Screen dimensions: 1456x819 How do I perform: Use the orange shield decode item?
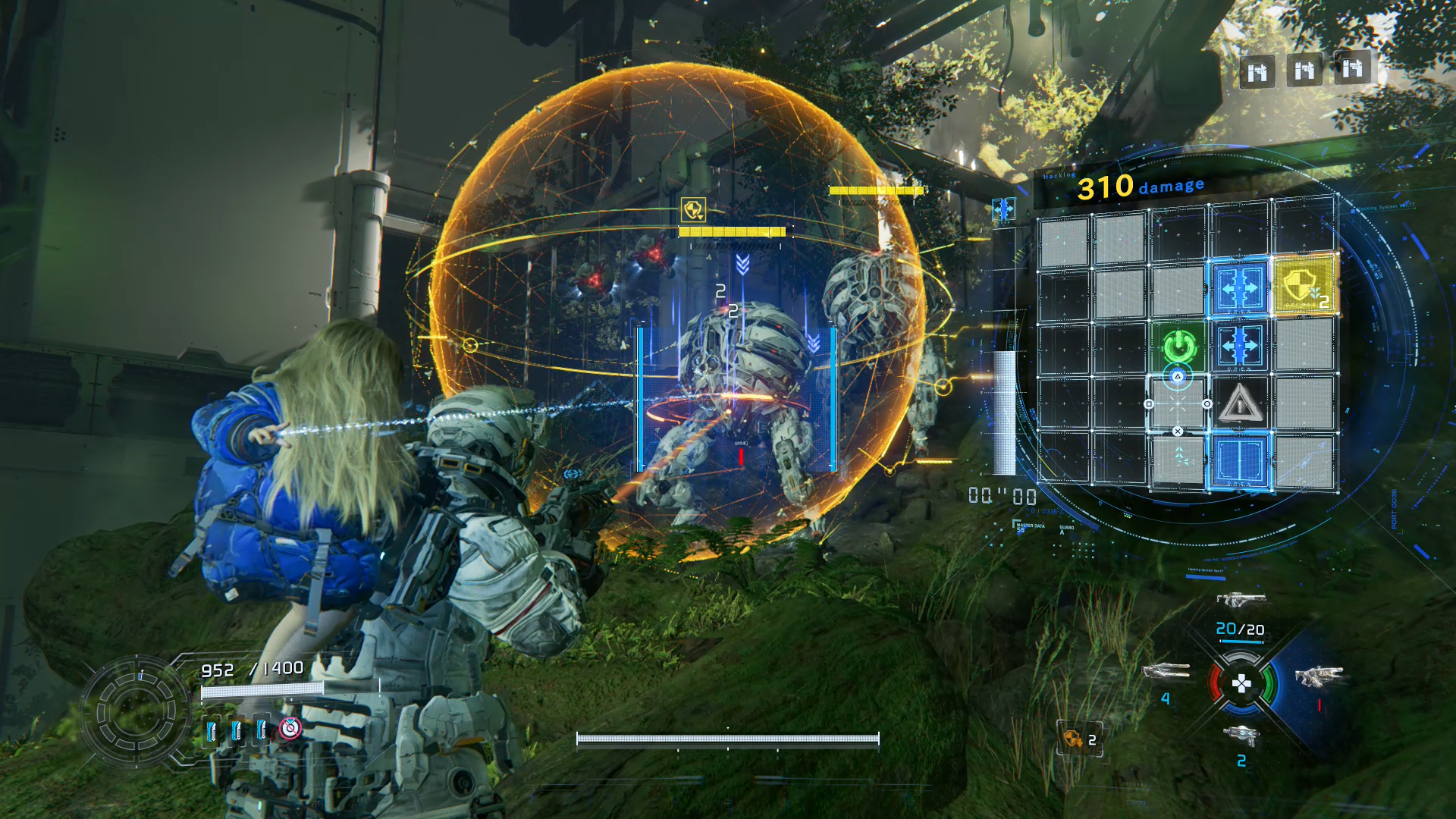point(1074,738)
